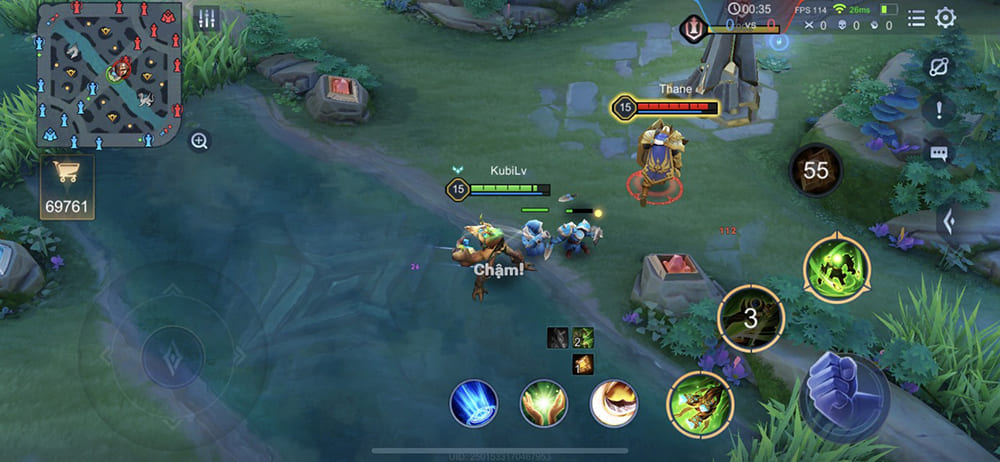Tap the item ability showing 55 cooldown
Image resolution: width=1000 pixels, height=462 pixels.
pyautogui.click(x=816, y=171)
